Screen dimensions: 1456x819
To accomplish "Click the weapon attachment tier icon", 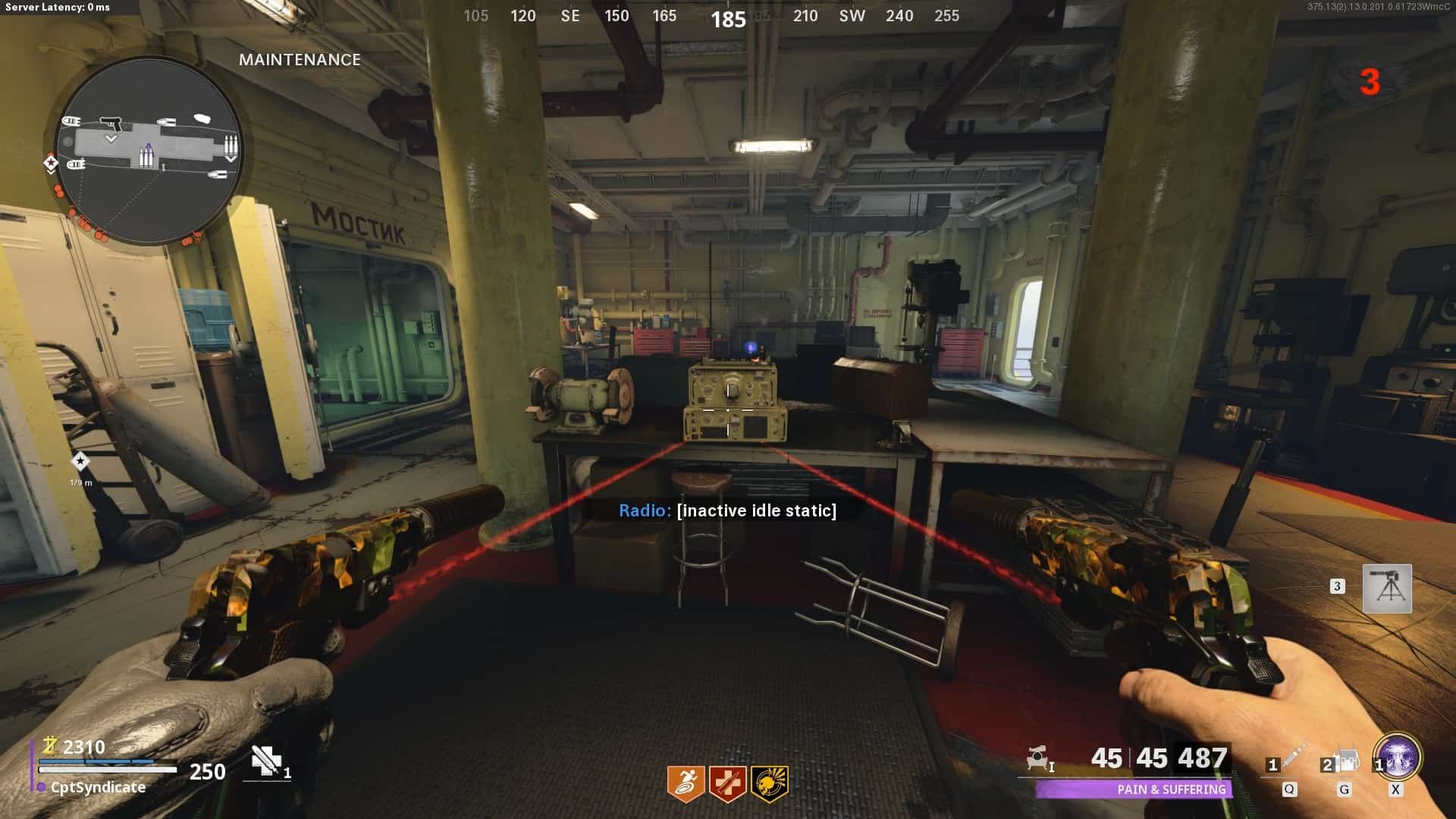I will (1039, 758).
